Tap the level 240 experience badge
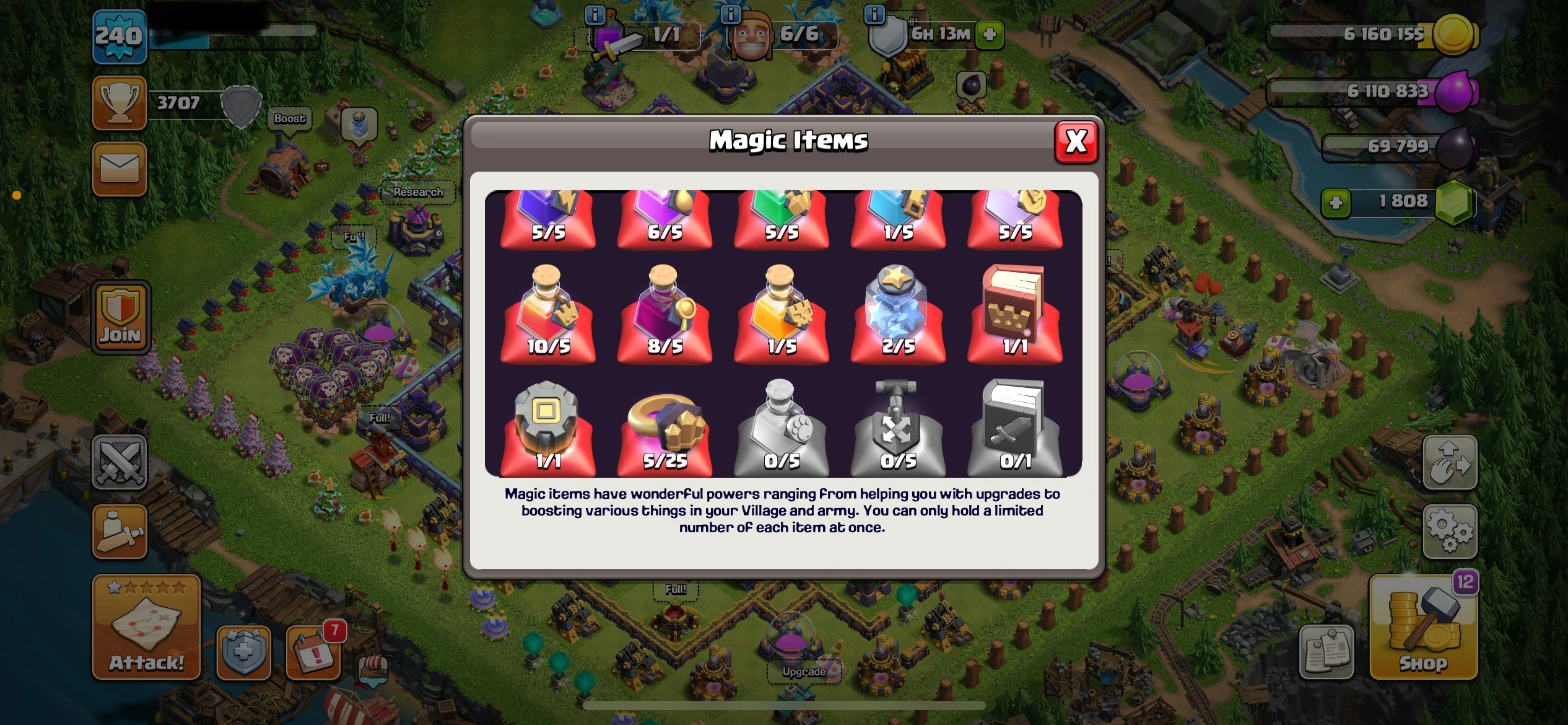1568x725 pixels. (120, 35)
